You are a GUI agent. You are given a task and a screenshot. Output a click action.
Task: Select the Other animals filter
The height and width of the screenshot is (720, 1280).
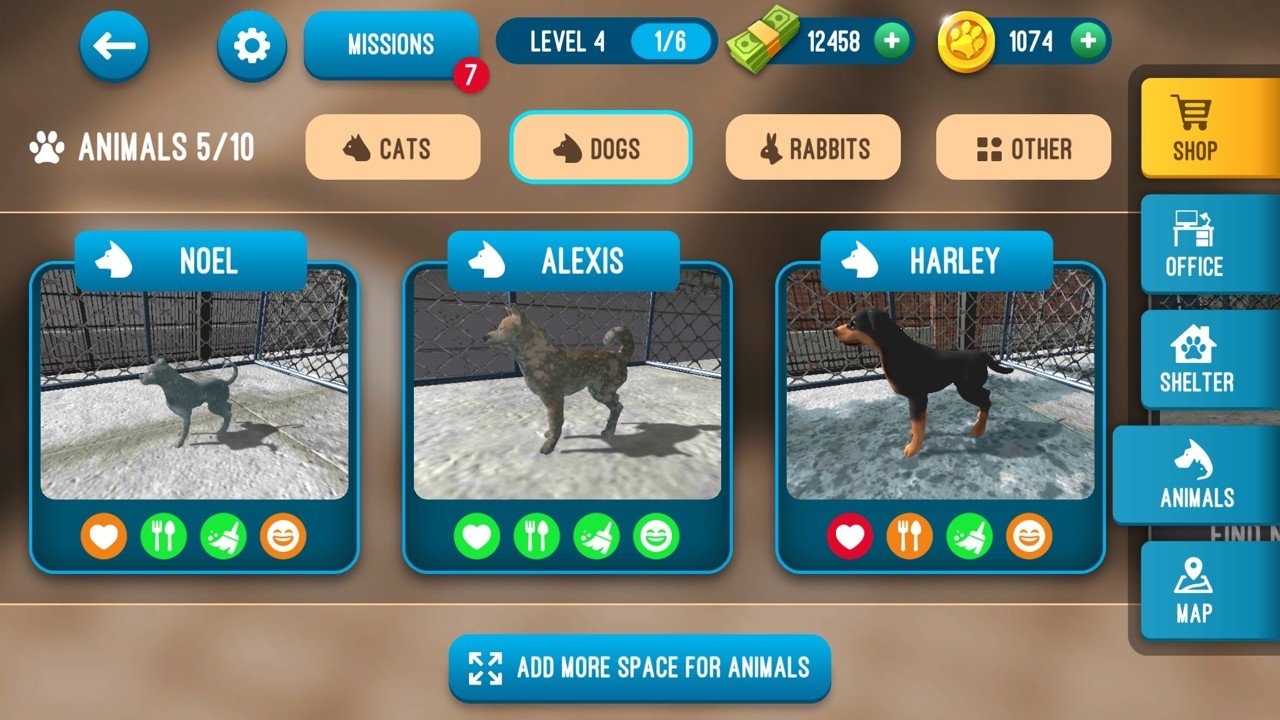point(1023,147)
